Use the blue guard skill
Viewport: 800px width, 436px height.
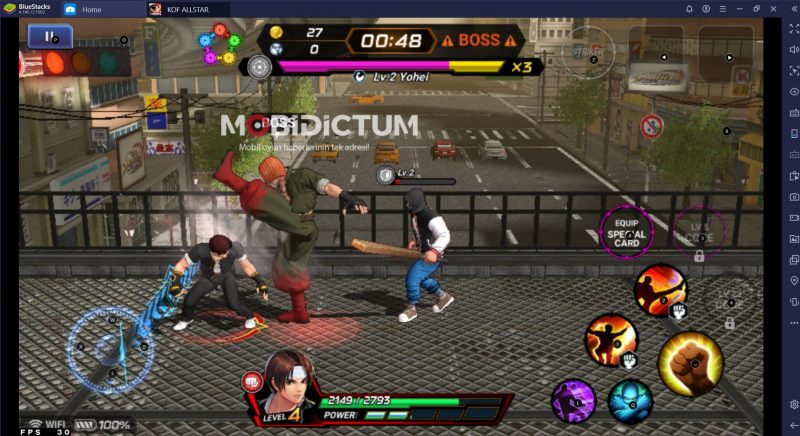click(630, 401)
